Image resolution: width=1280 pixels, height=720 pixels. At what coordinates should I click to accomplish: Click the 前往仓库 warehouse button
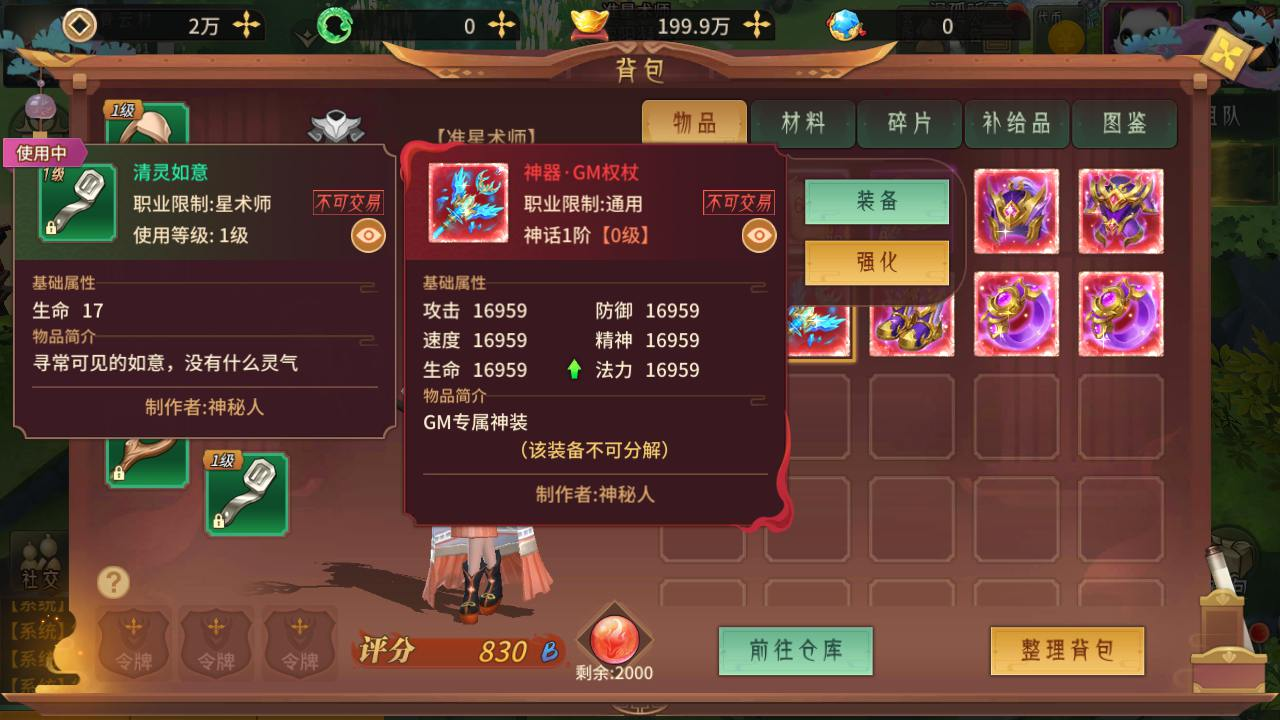[x=795, y=650]
